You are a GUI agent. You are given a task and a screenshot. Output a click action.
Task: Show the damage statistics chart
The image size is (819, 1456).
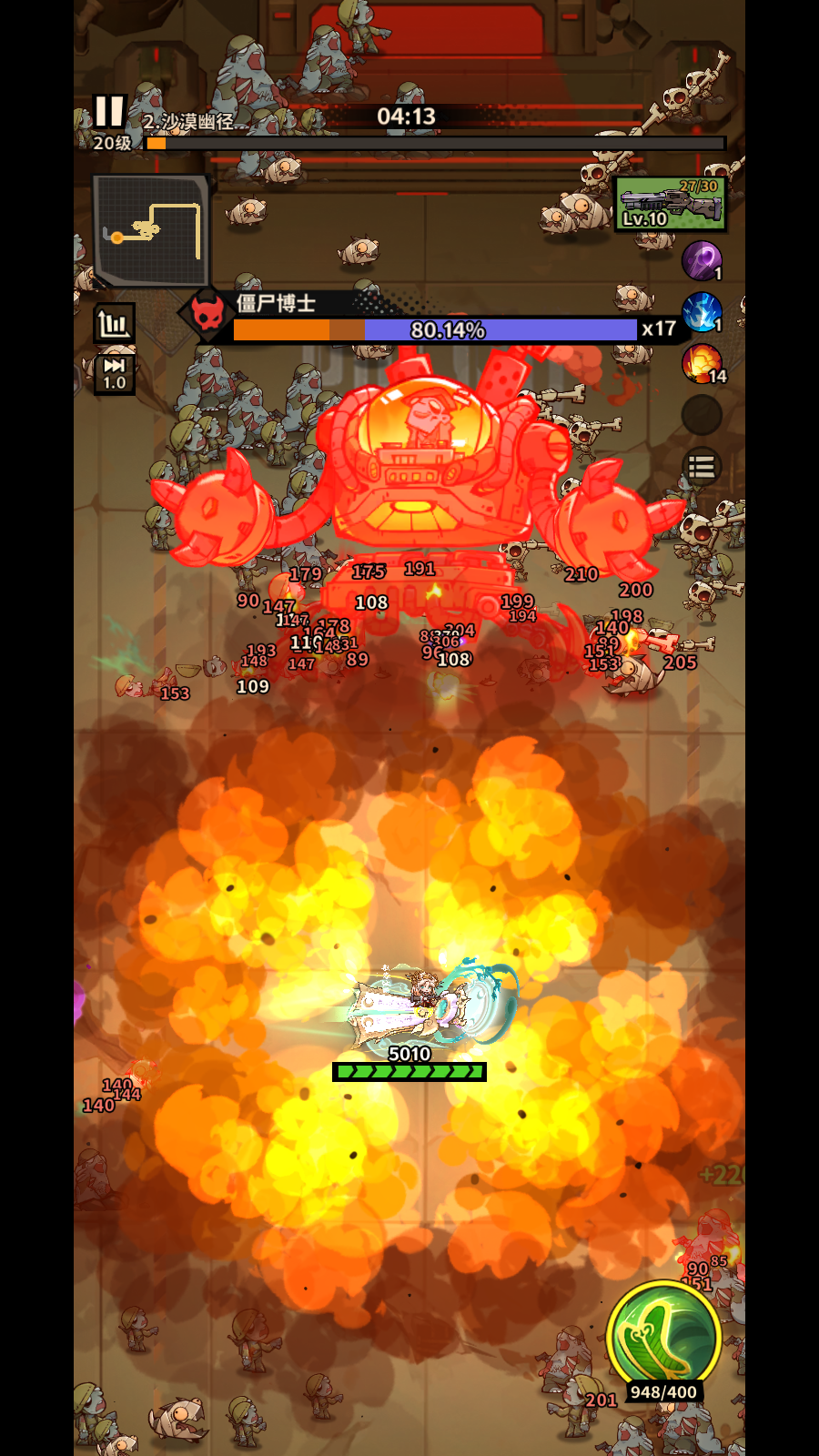[x=115, y=324]
